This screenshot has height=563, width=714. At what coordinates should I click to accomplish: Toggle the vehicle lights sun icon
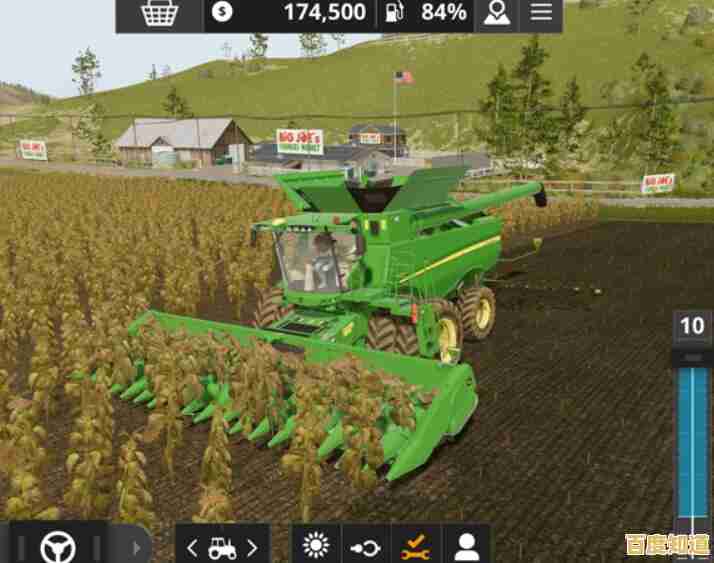pos(316,546)
